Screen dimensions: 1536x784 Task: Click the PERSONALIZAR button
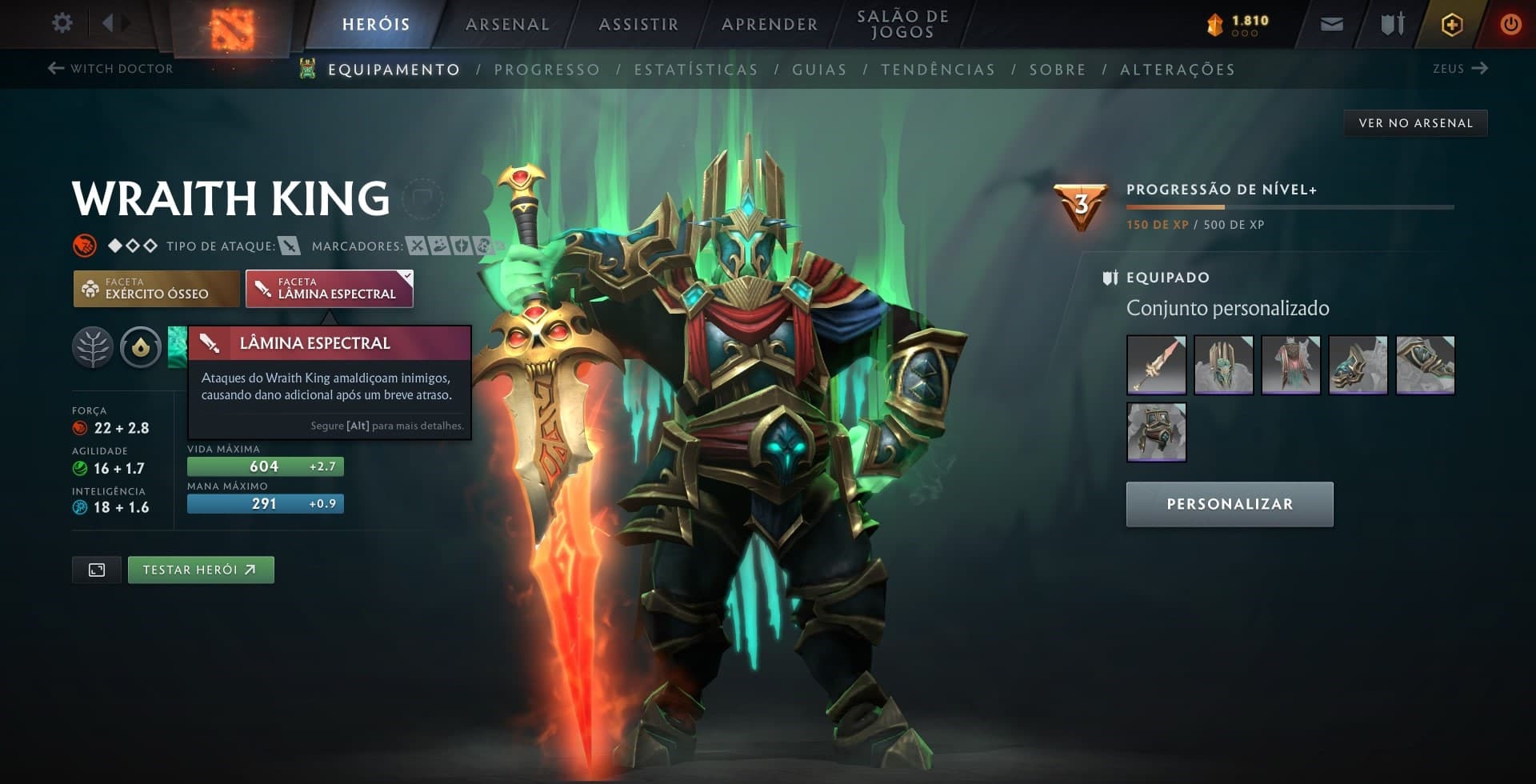click(x=1230, y=504)
